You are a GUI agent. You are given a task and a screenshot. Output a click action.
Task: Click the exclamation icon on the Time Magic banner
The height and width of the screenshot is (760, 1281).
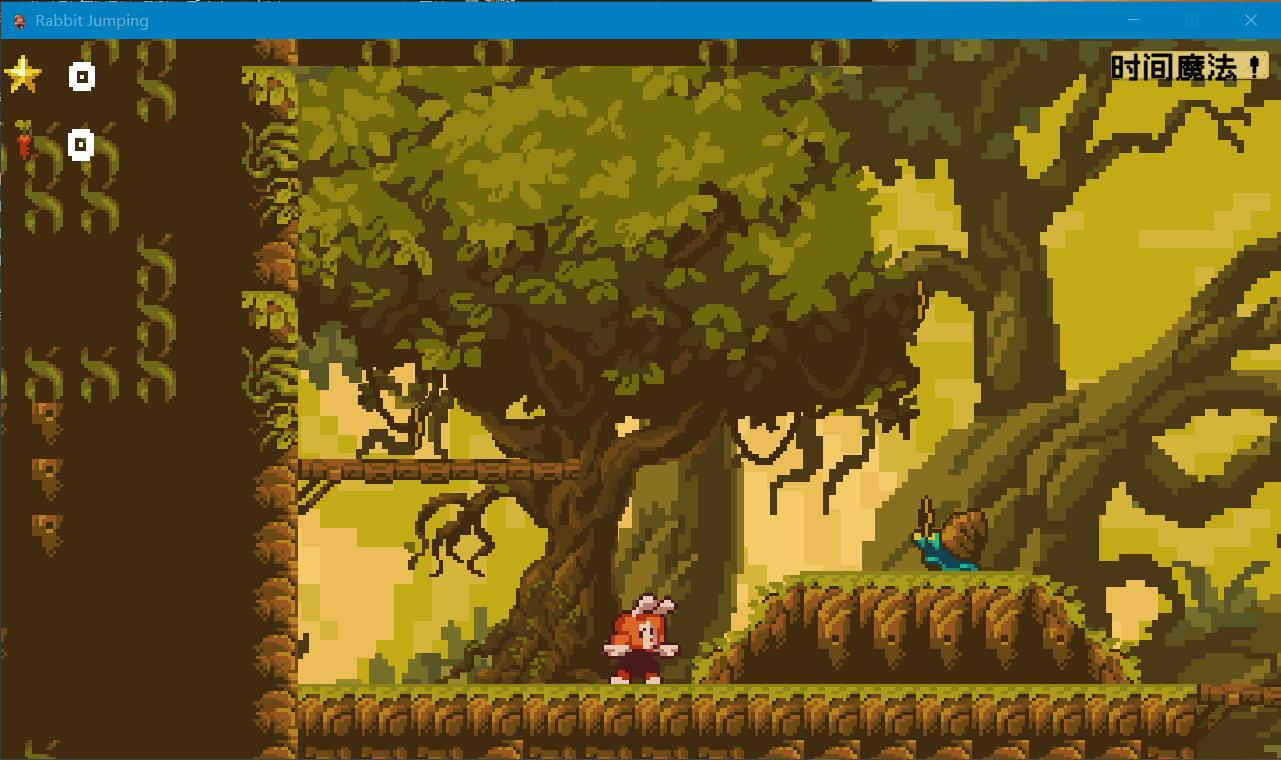[1254, 66]
